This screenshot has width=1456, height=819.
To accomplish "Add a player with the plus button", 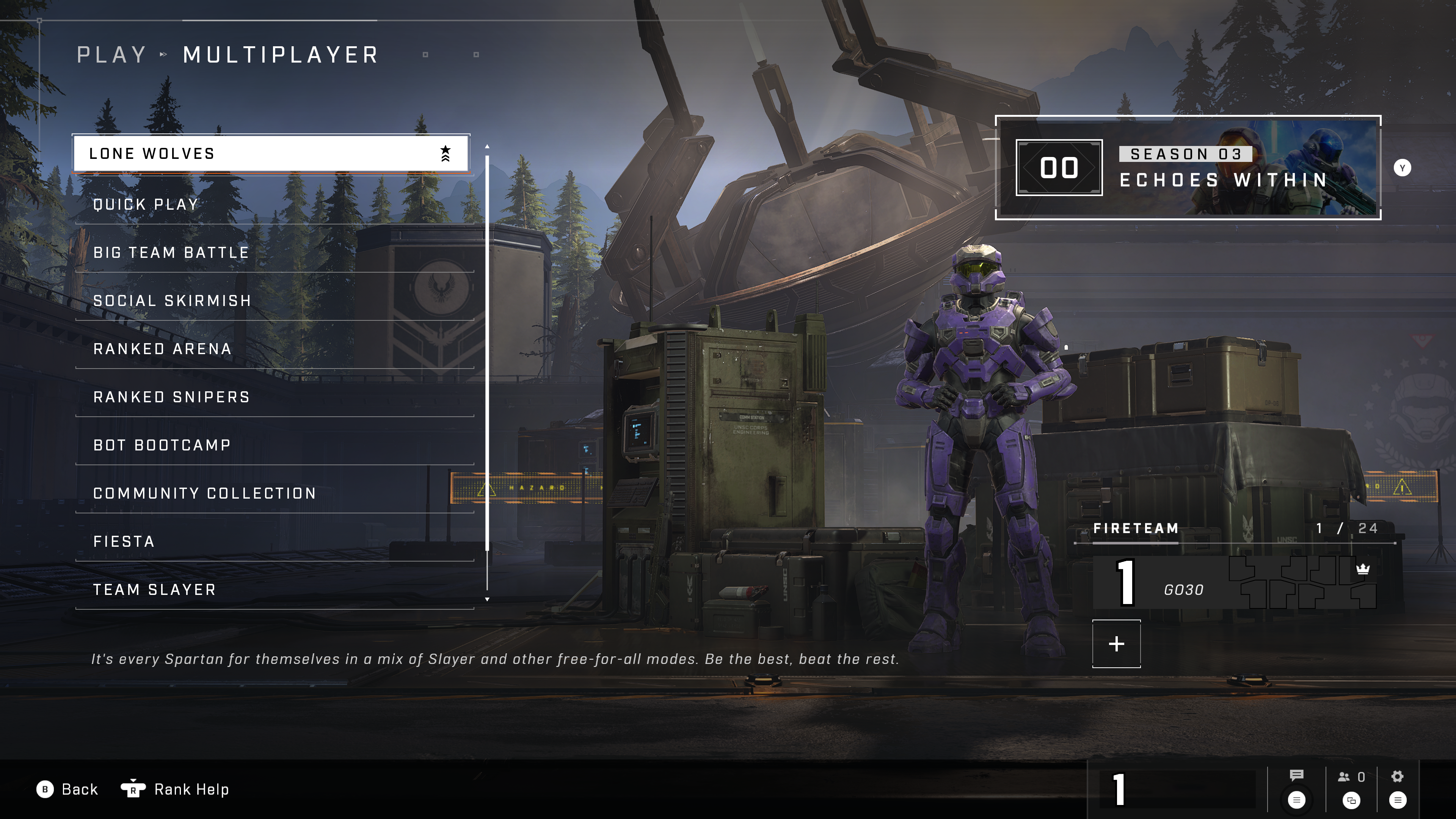I will click(1116, 644).
